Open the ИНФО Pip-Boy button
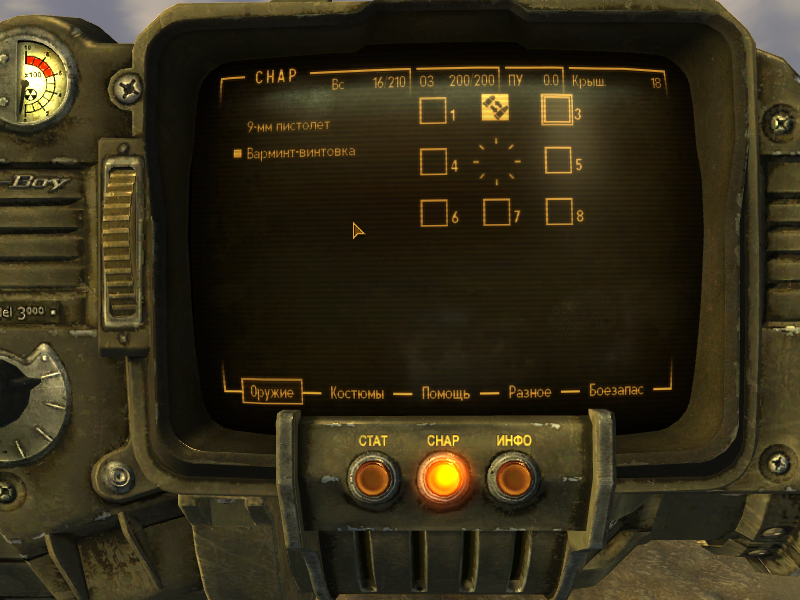The image size is (800, 600). [513, 479]
